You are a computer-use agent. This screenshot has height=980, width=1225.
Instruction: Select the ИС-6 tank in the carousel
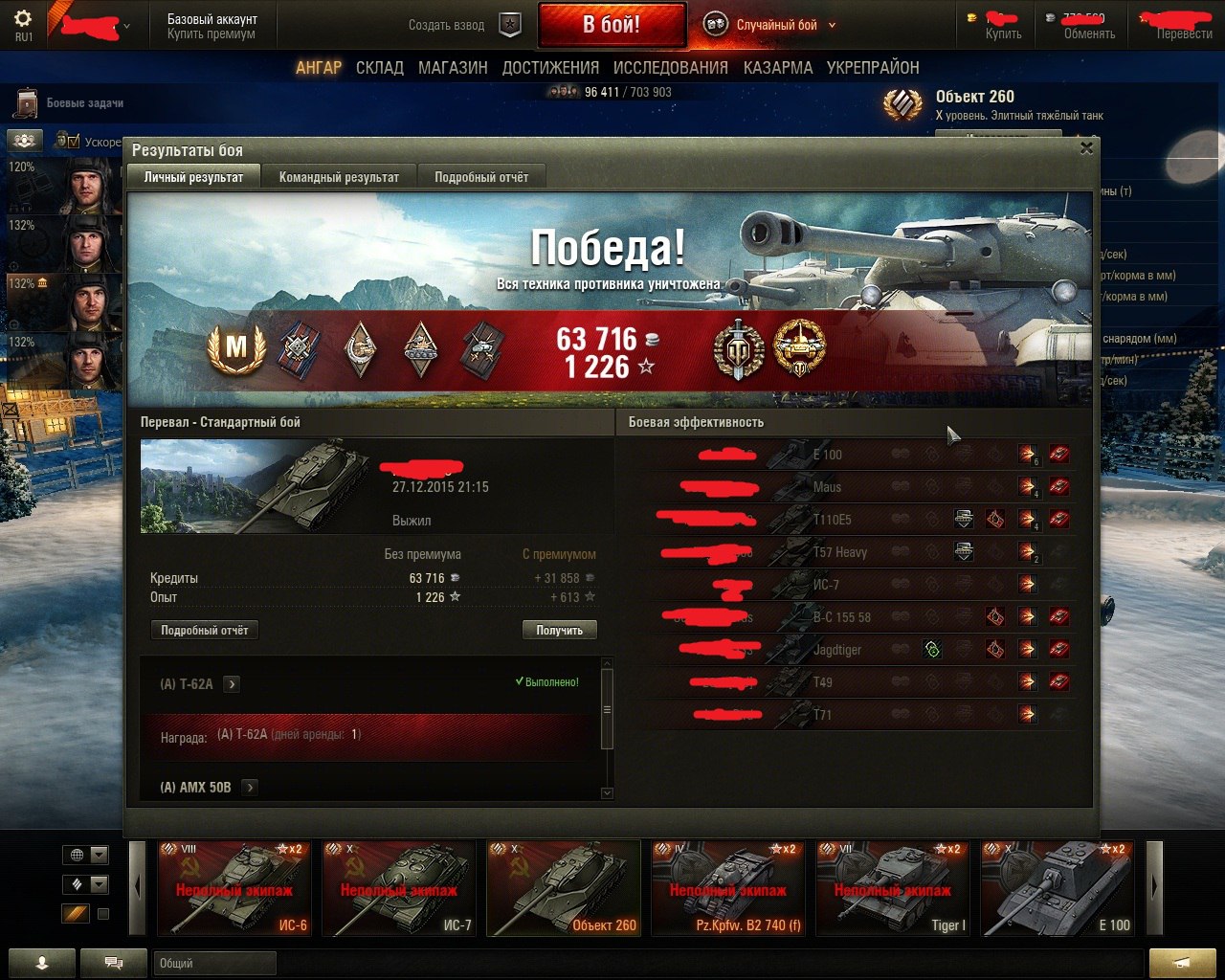pos(234,888)
